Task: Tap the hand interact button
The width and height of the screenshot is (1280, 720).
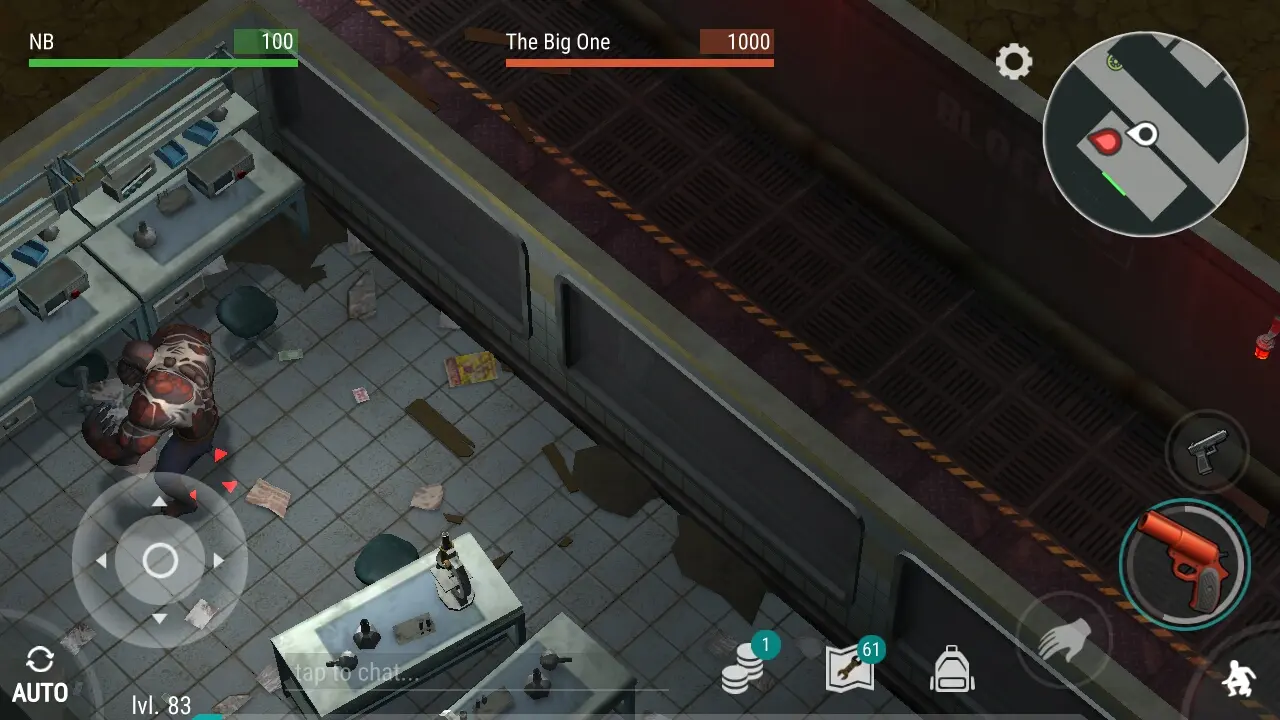Action: coord(1062,639)
